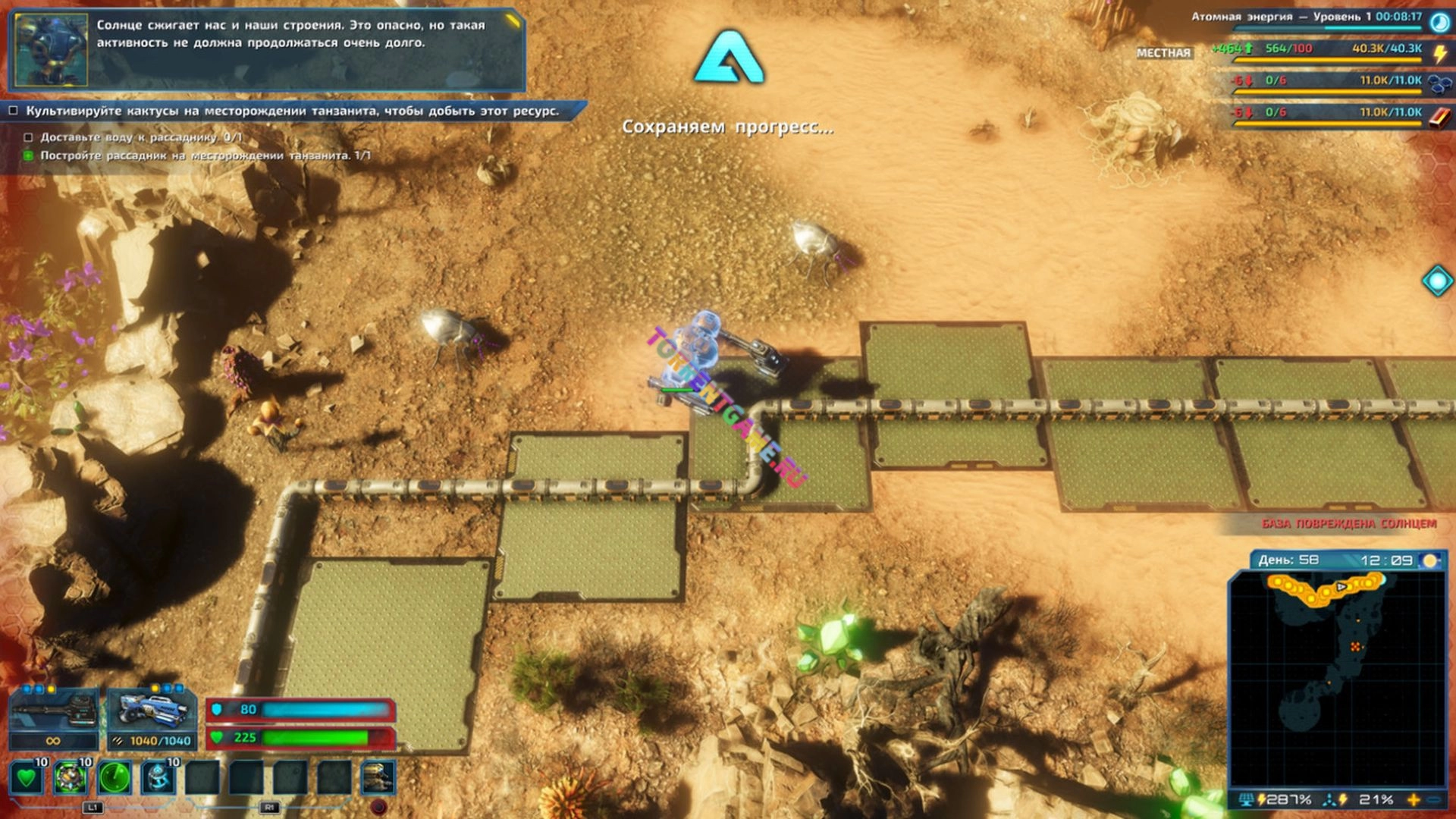This screenshot has width=1456, height=819.
Task: Use the blue teleporter device slot
Action: click(158, 778)
